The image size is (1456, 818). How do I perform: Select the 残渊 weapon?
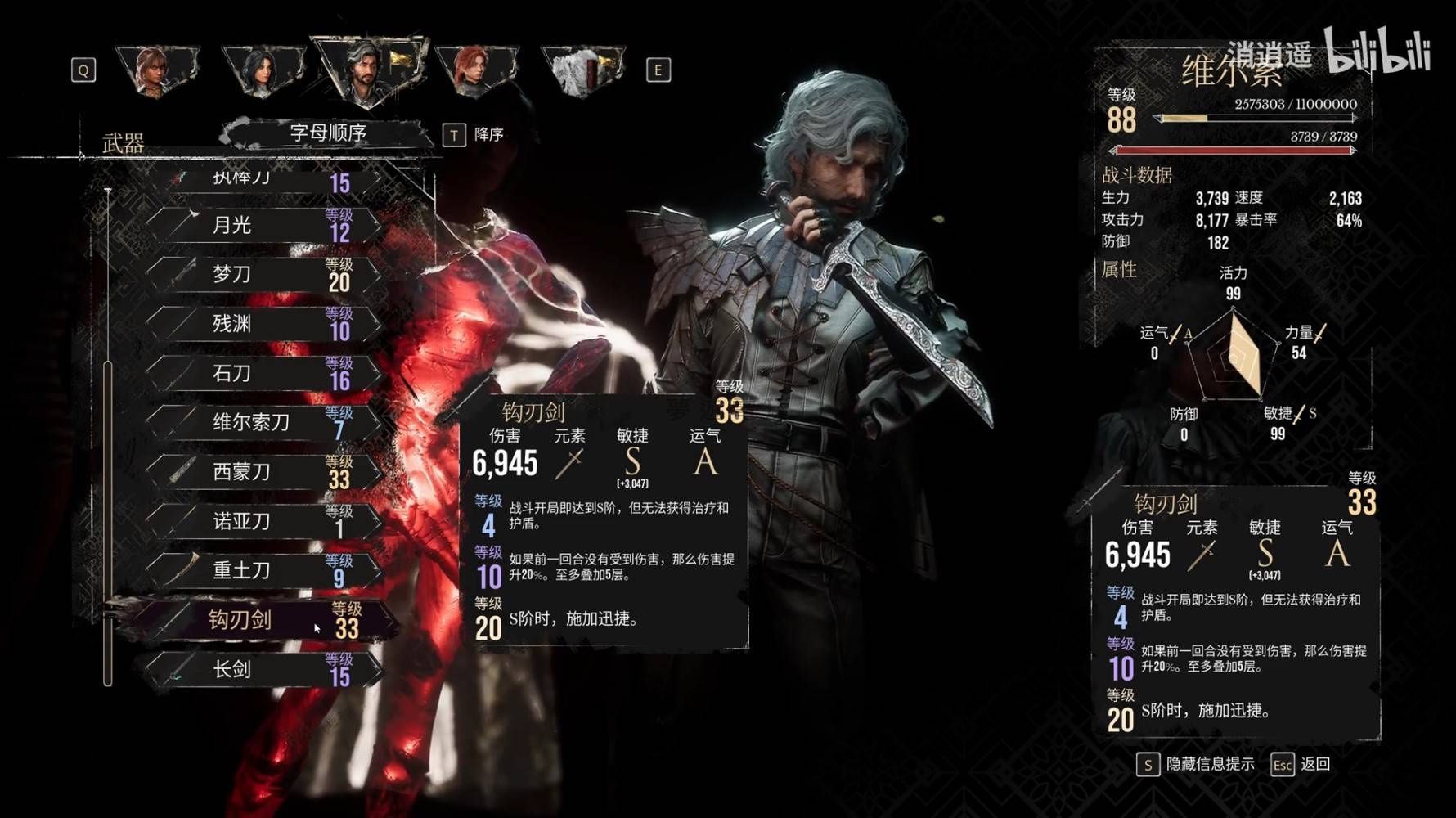[x=262, y=324]
